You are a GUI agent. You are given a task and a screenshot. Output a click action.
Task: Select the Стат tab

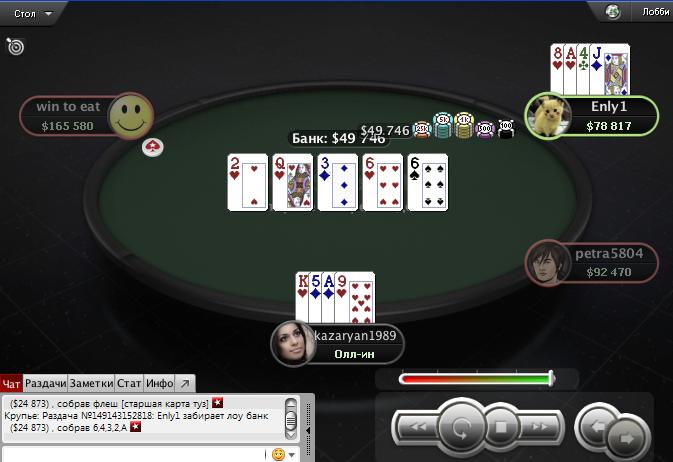129,383
